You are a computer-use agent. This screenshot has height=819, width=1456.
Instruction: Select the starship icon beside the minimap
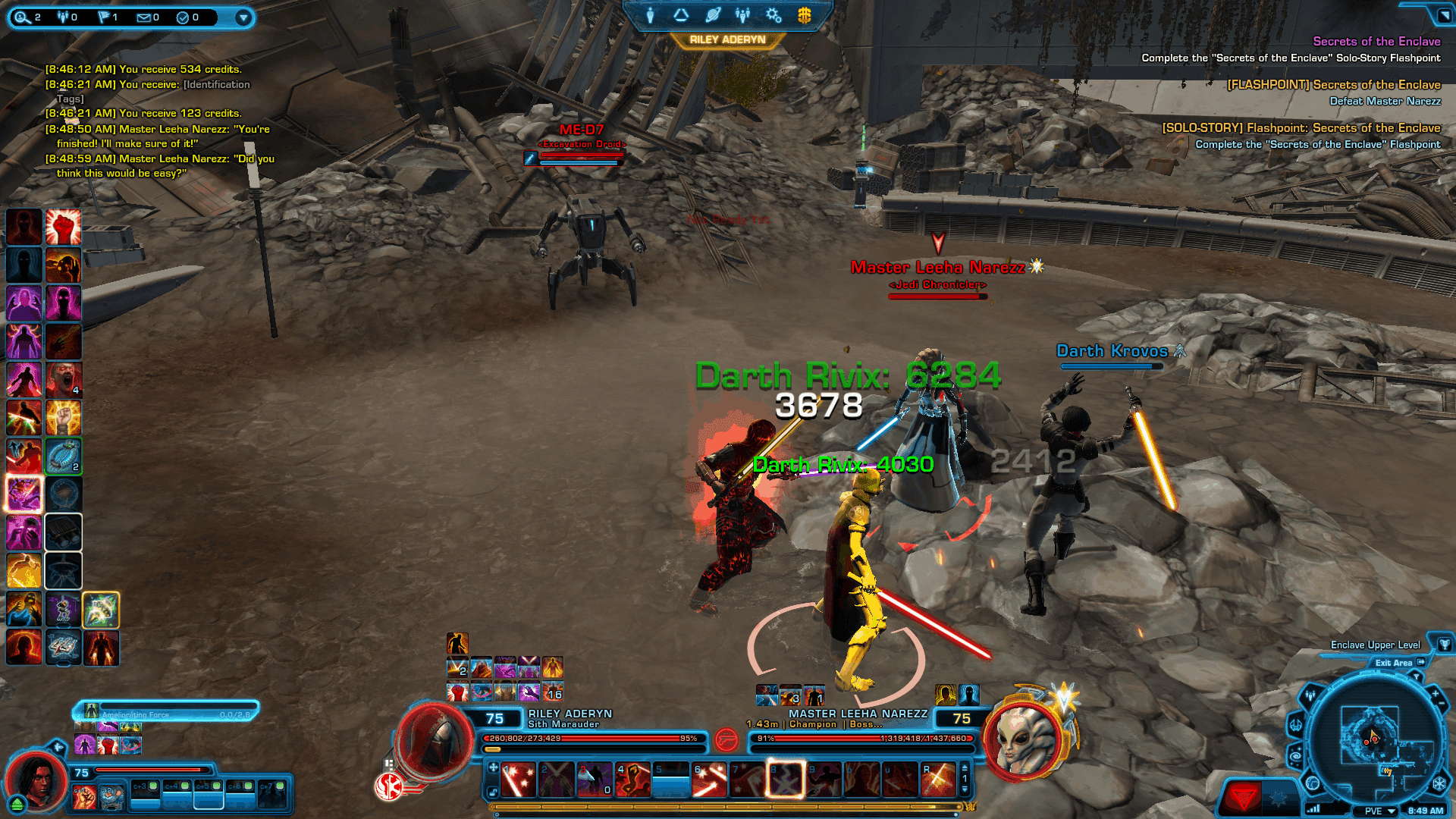click(1295, 725)
